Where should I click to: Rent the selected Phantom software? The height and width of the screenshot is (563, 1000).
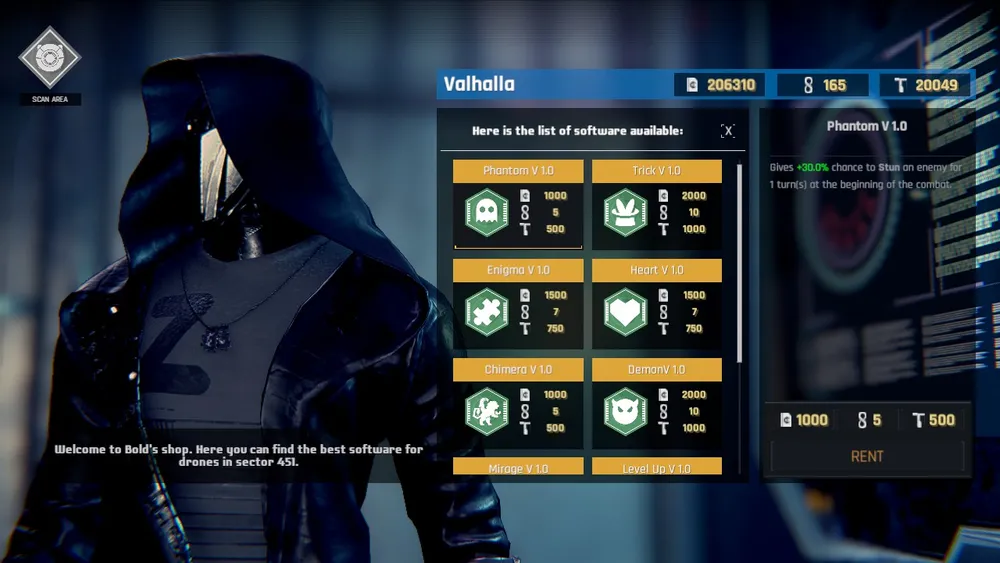pos(867,456)
